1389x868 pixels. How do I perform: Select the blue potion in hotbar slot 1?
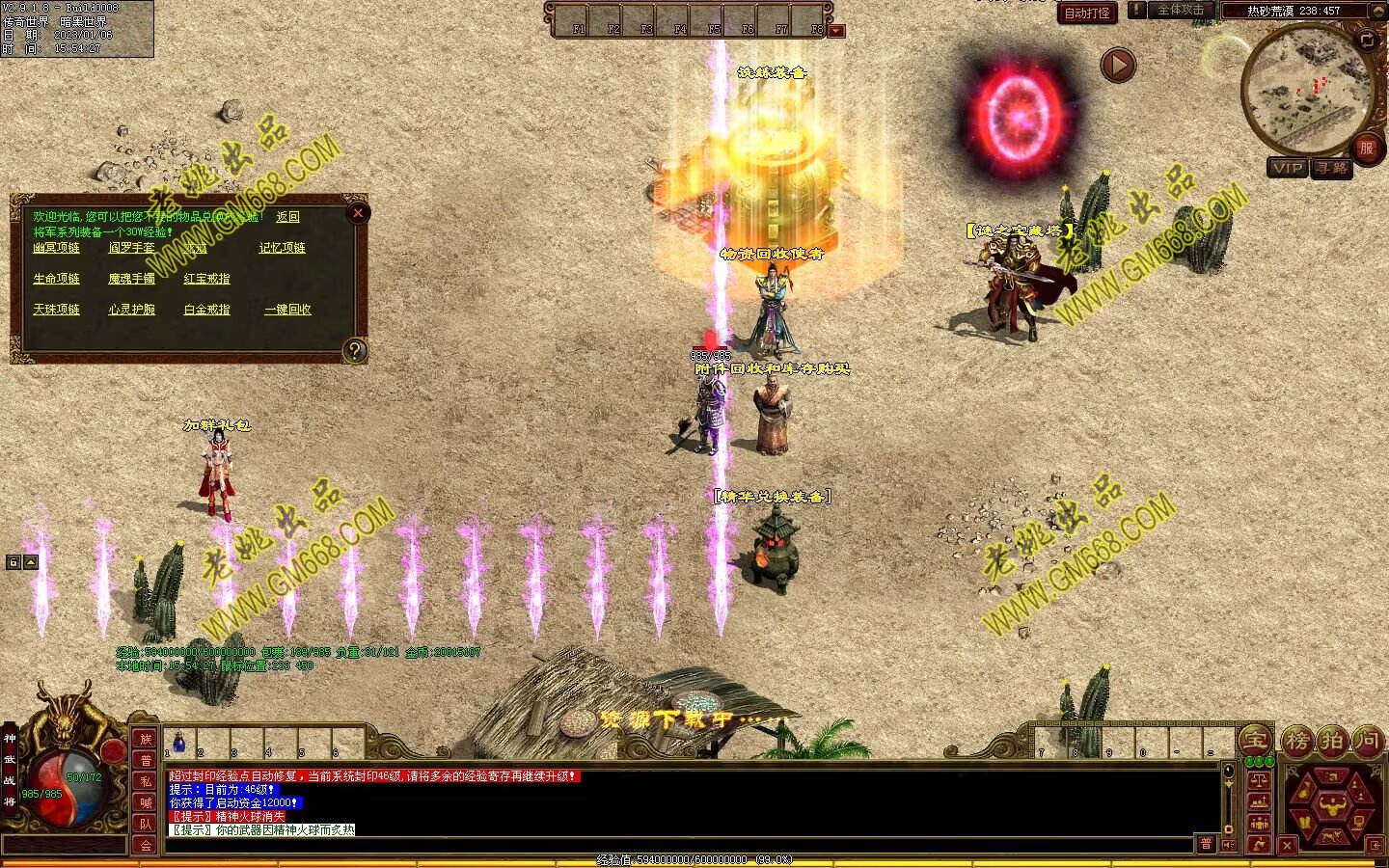[x=179, y=742]
